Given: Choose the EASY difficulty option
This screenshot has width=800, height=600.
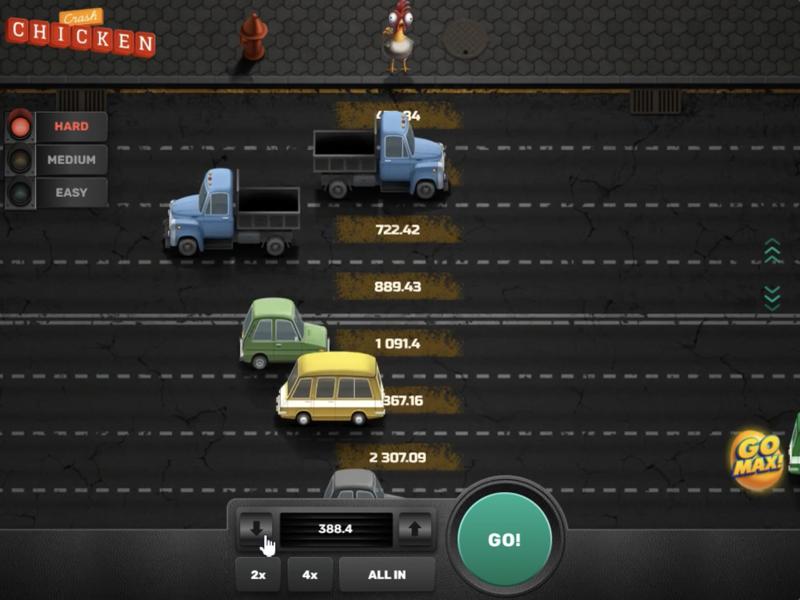Looking at the screenshot, I should (71, 193).
